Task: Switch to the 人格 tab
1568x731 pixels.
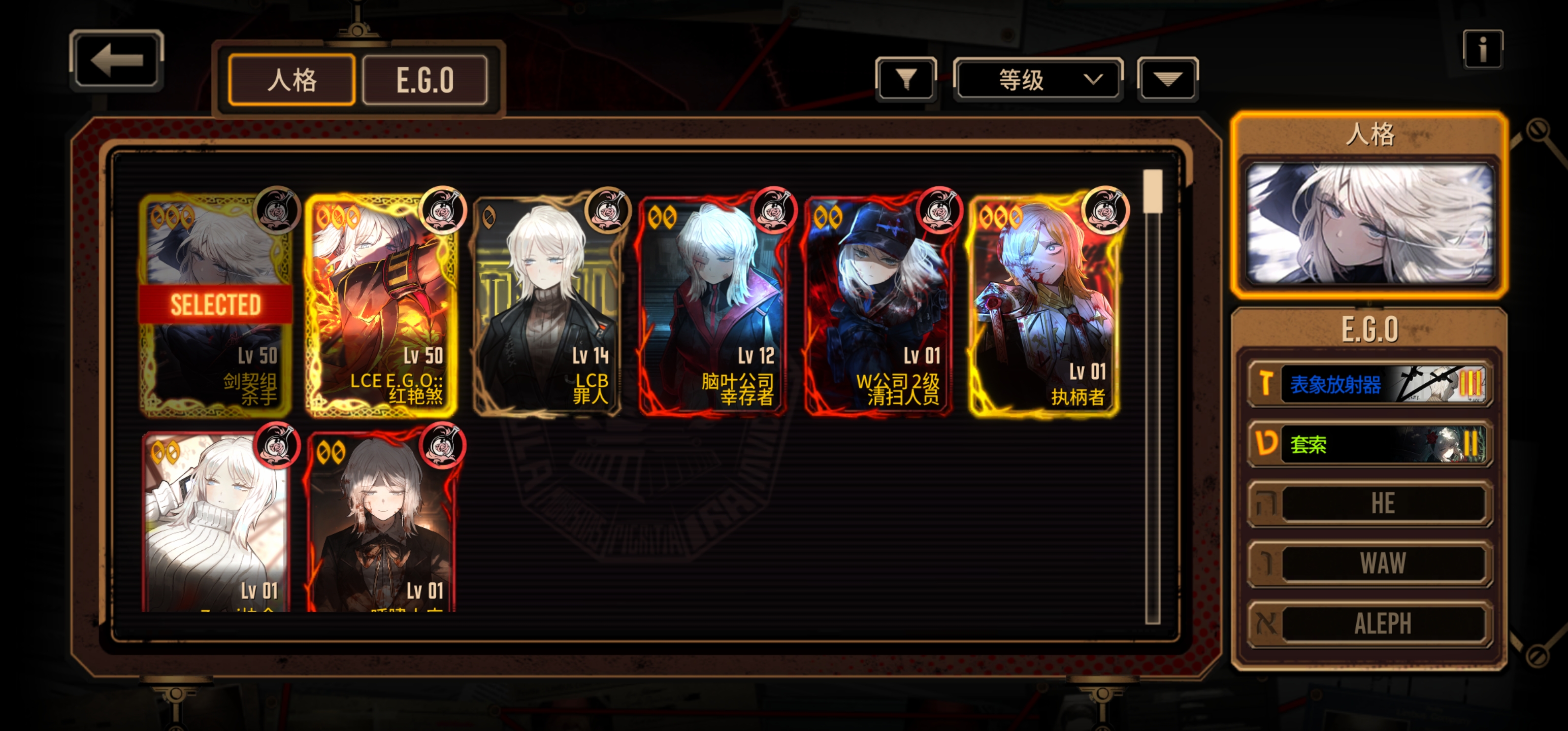Action: coord(291,80)
